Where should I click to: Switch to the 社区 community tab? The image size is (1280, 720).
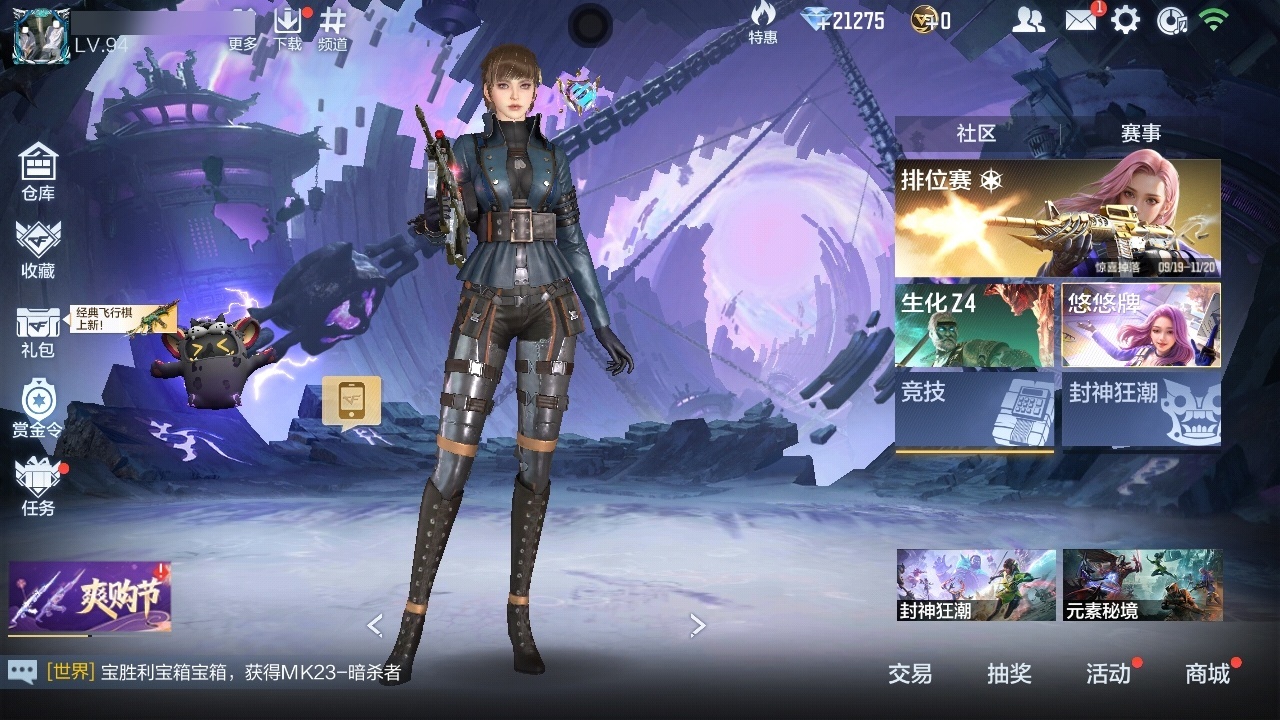[976, 134]
